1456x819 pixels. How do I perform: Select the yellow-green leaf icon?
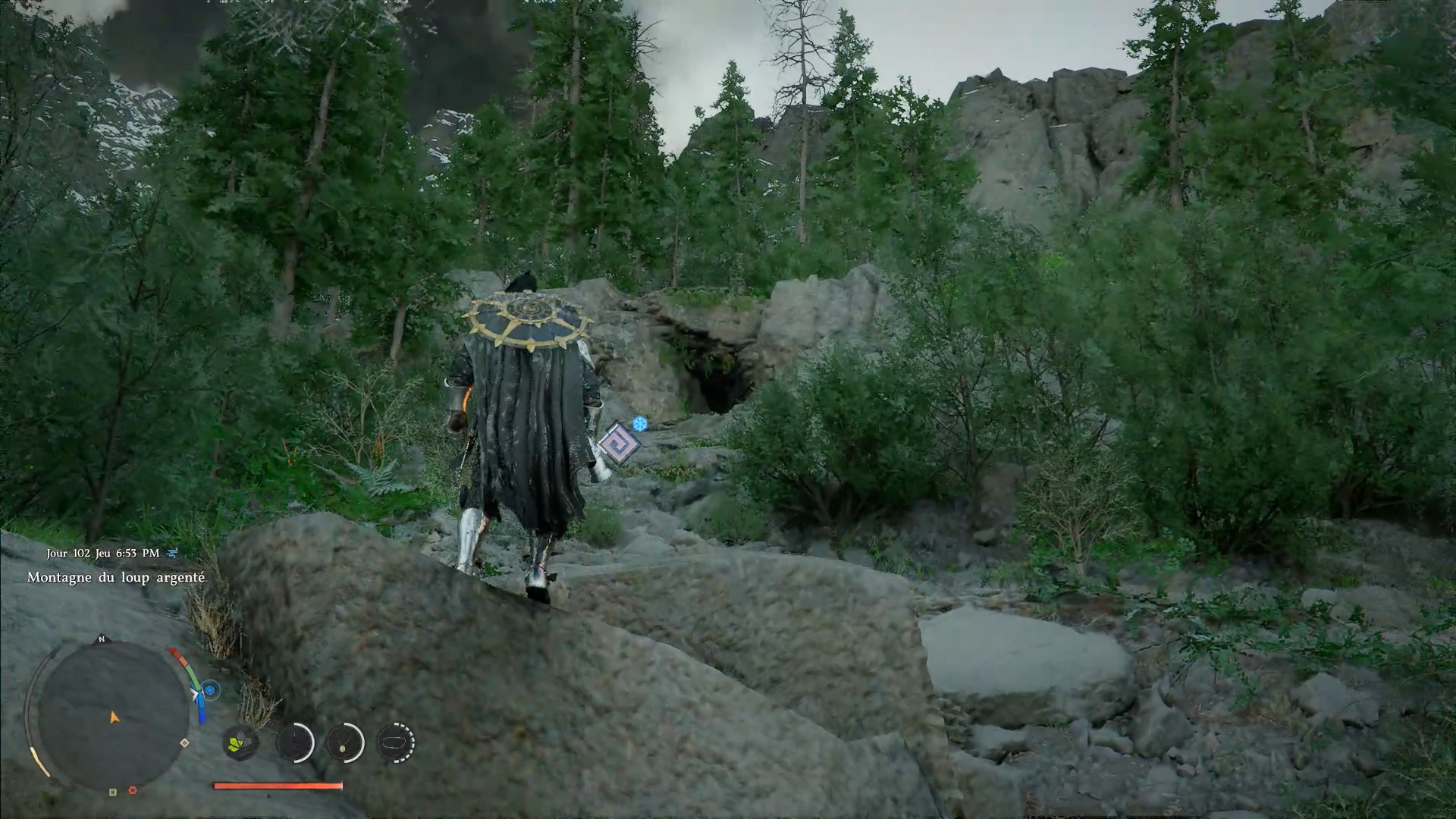click(240, 742)
